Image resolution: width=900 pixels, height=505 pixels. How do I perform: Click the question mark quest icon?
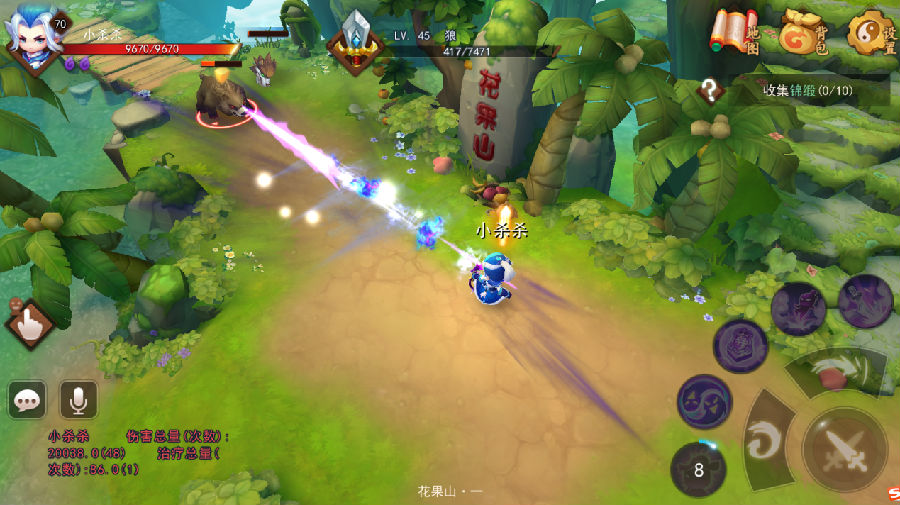click(711, 91)
